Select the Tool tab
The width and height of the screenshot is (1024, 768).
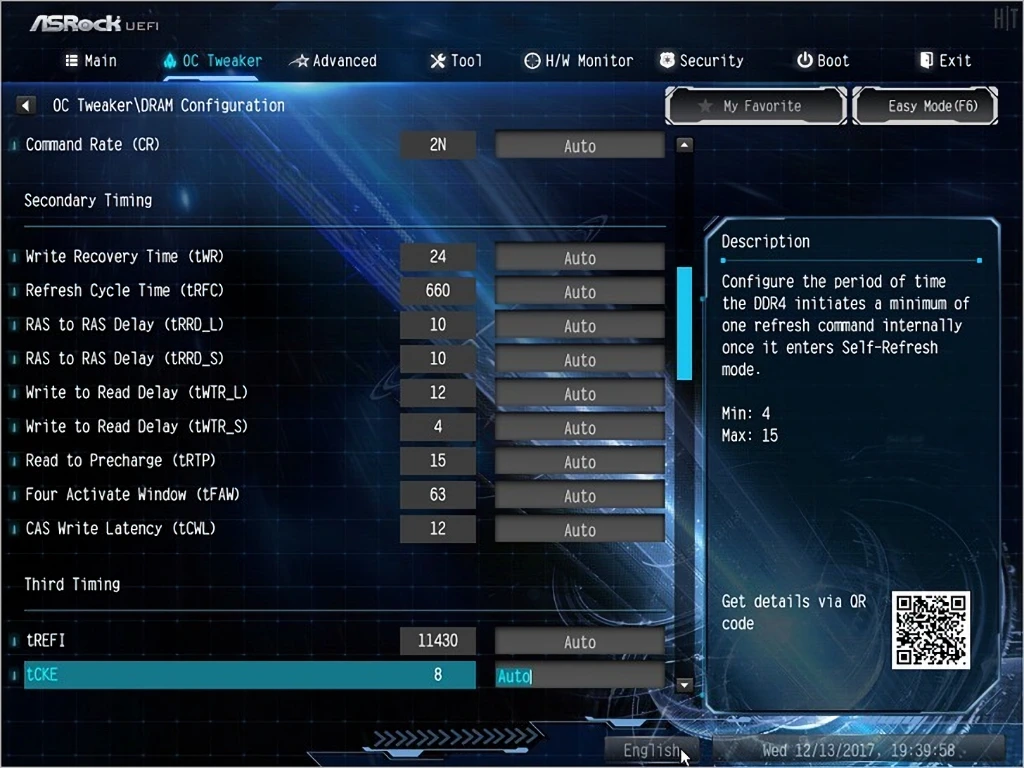pos(455,61)
